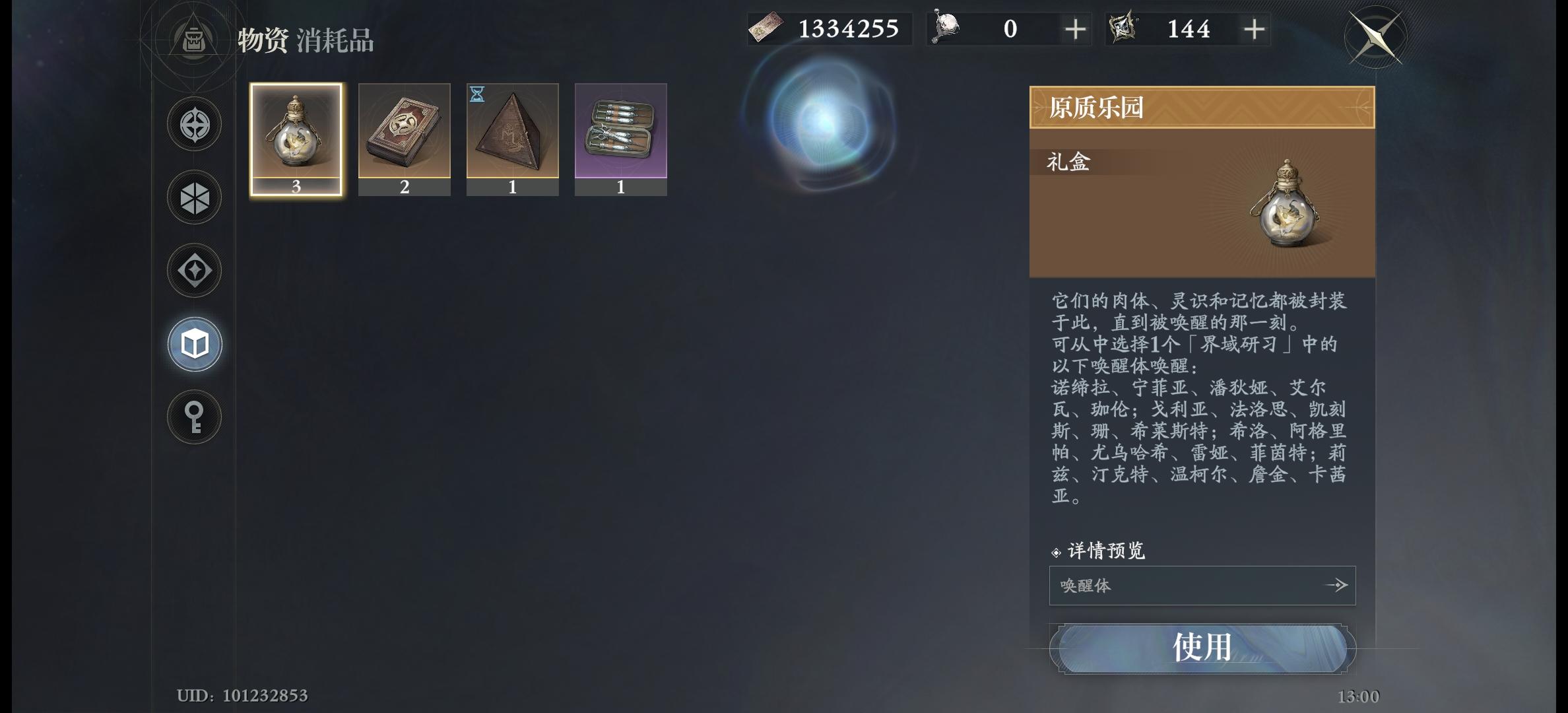The height and width of the screenshot is (713, 1568).
Task: Open the key category in the sidebar
Action: click(194, 416)
